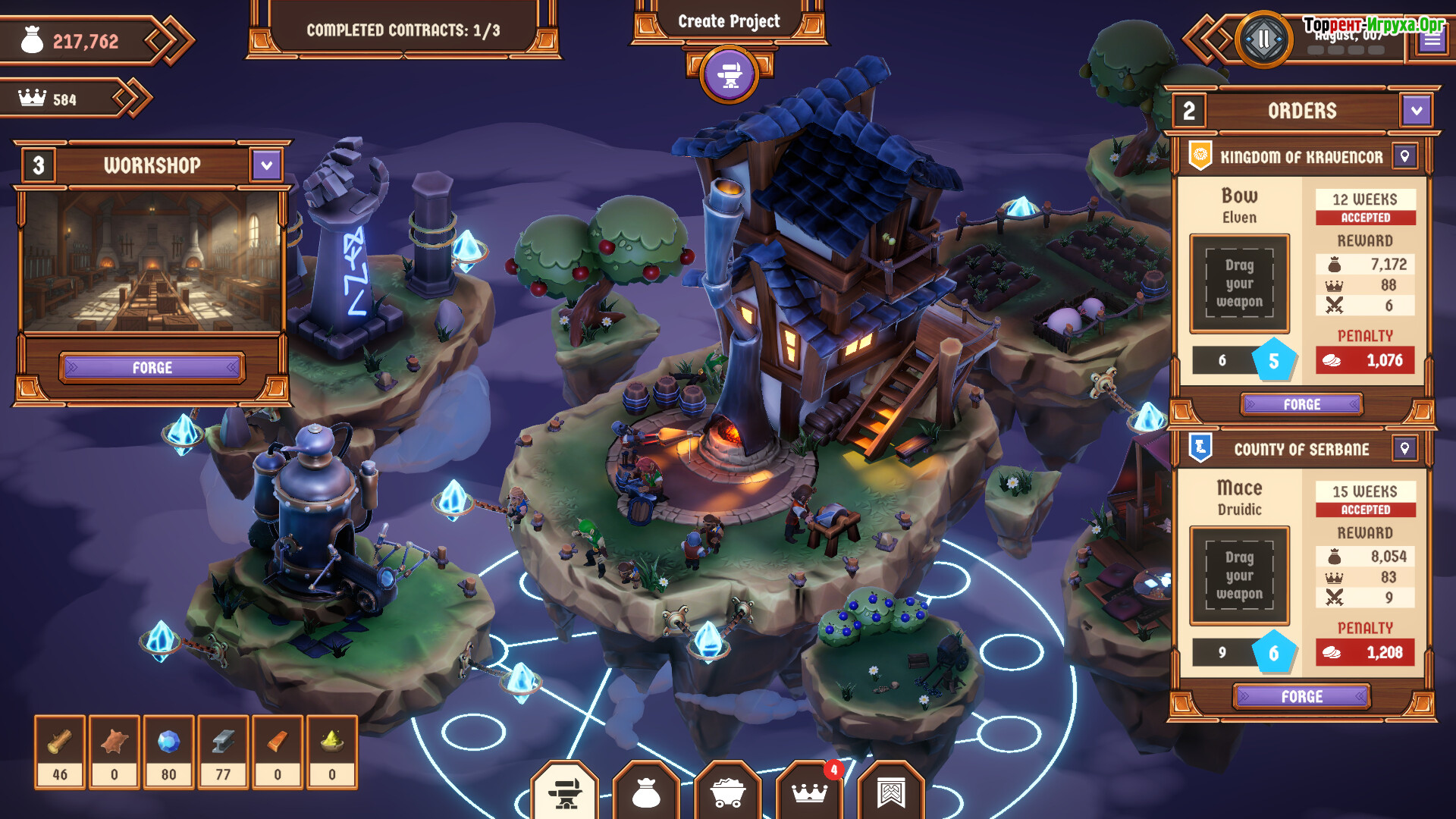
Task: Forge the Druidic Mace order
Action: tap(1301, 696)
